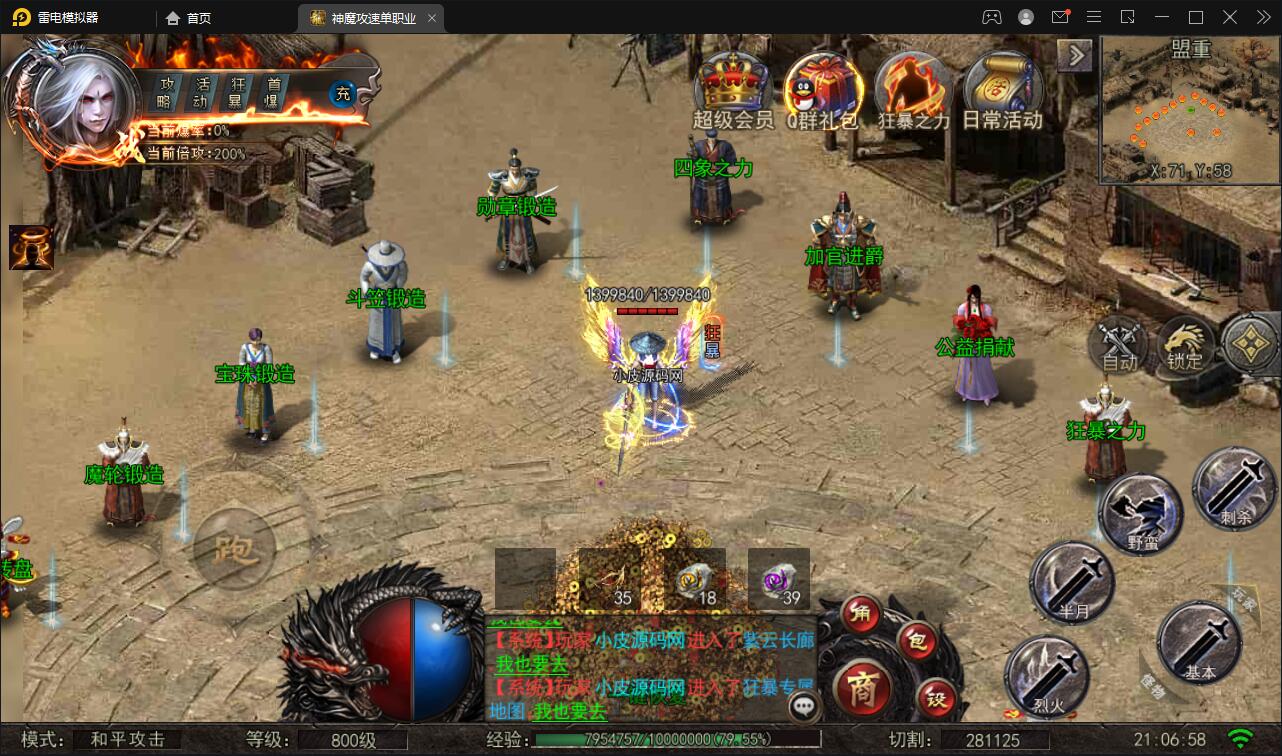Switch to the 首页 emulator tab

coord(188,18)
